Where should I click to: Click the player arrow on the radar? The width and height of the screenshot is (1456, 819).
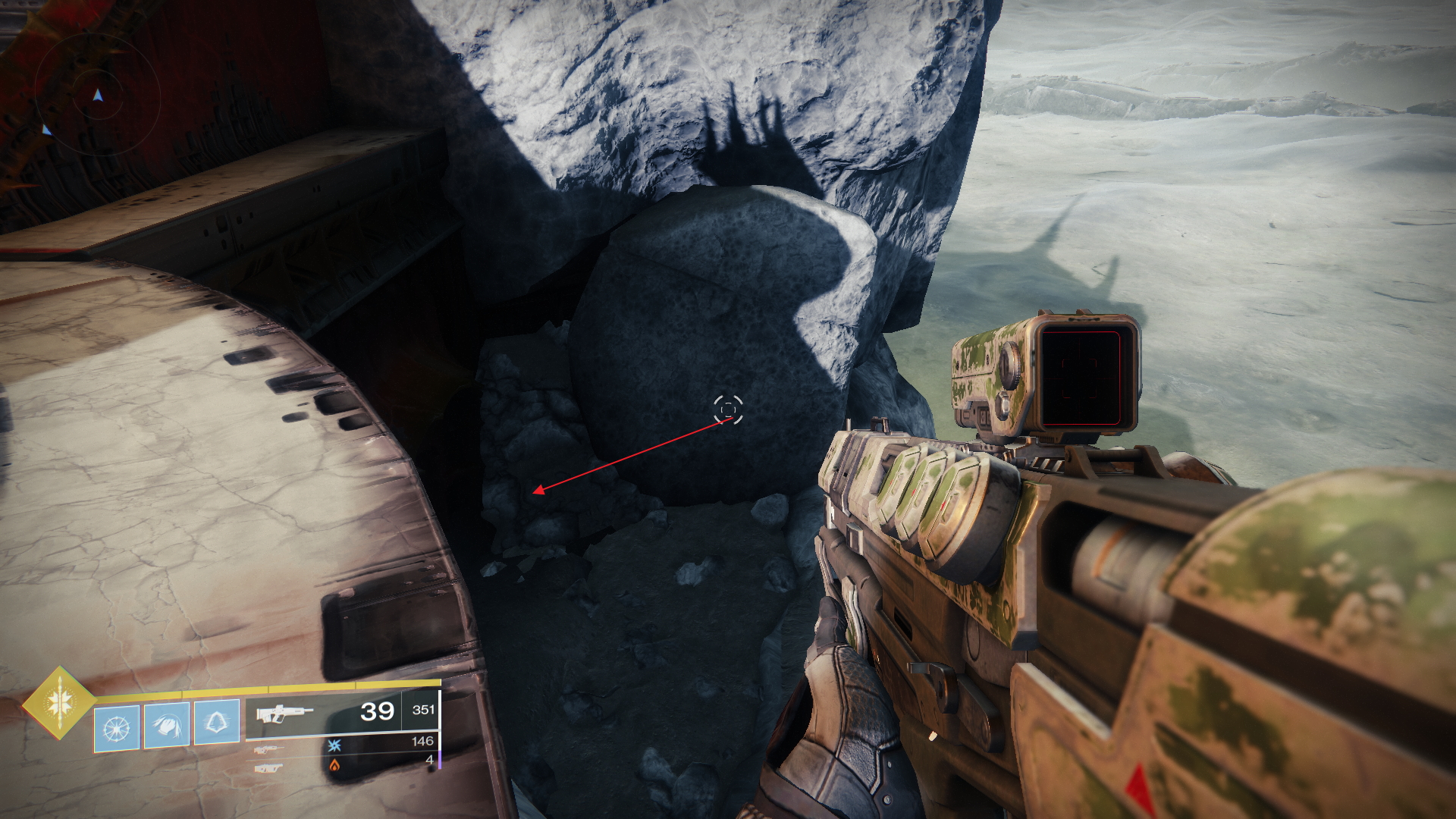point(97,95)
